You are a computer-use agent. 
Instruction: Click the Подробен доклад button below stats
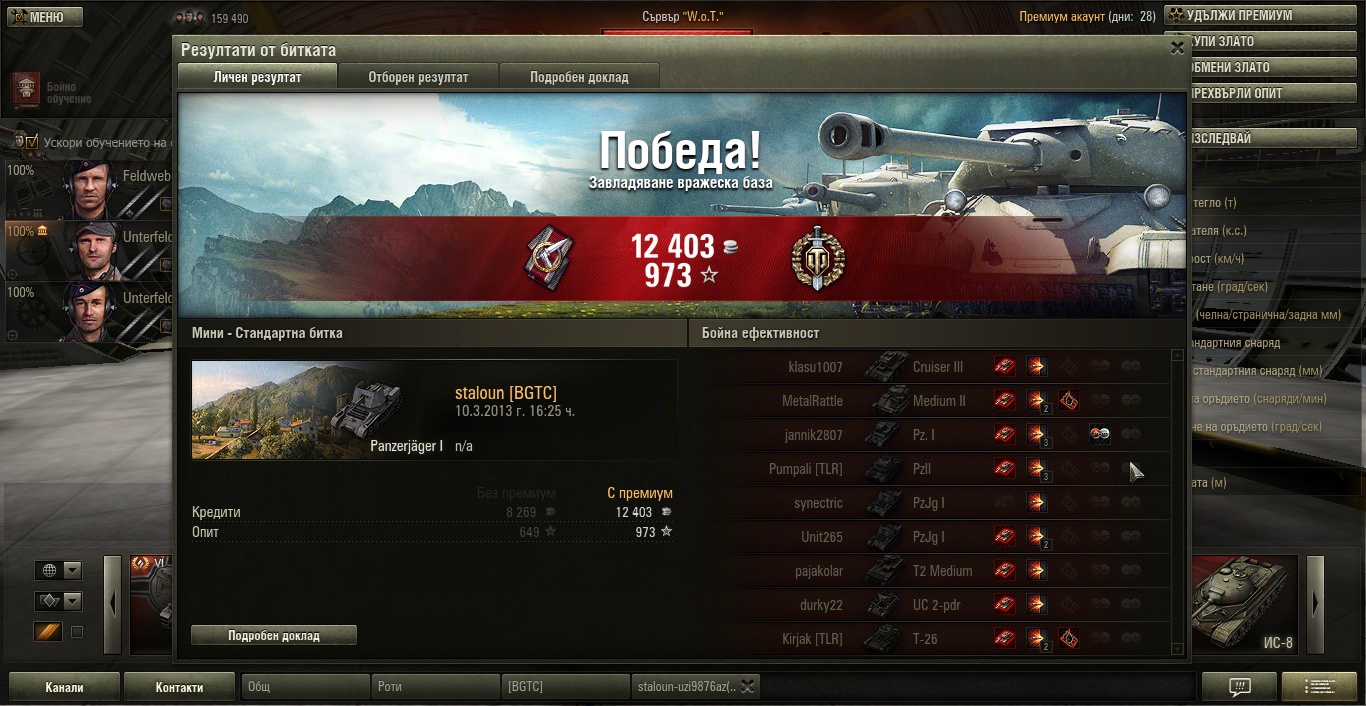pos(273,635)
